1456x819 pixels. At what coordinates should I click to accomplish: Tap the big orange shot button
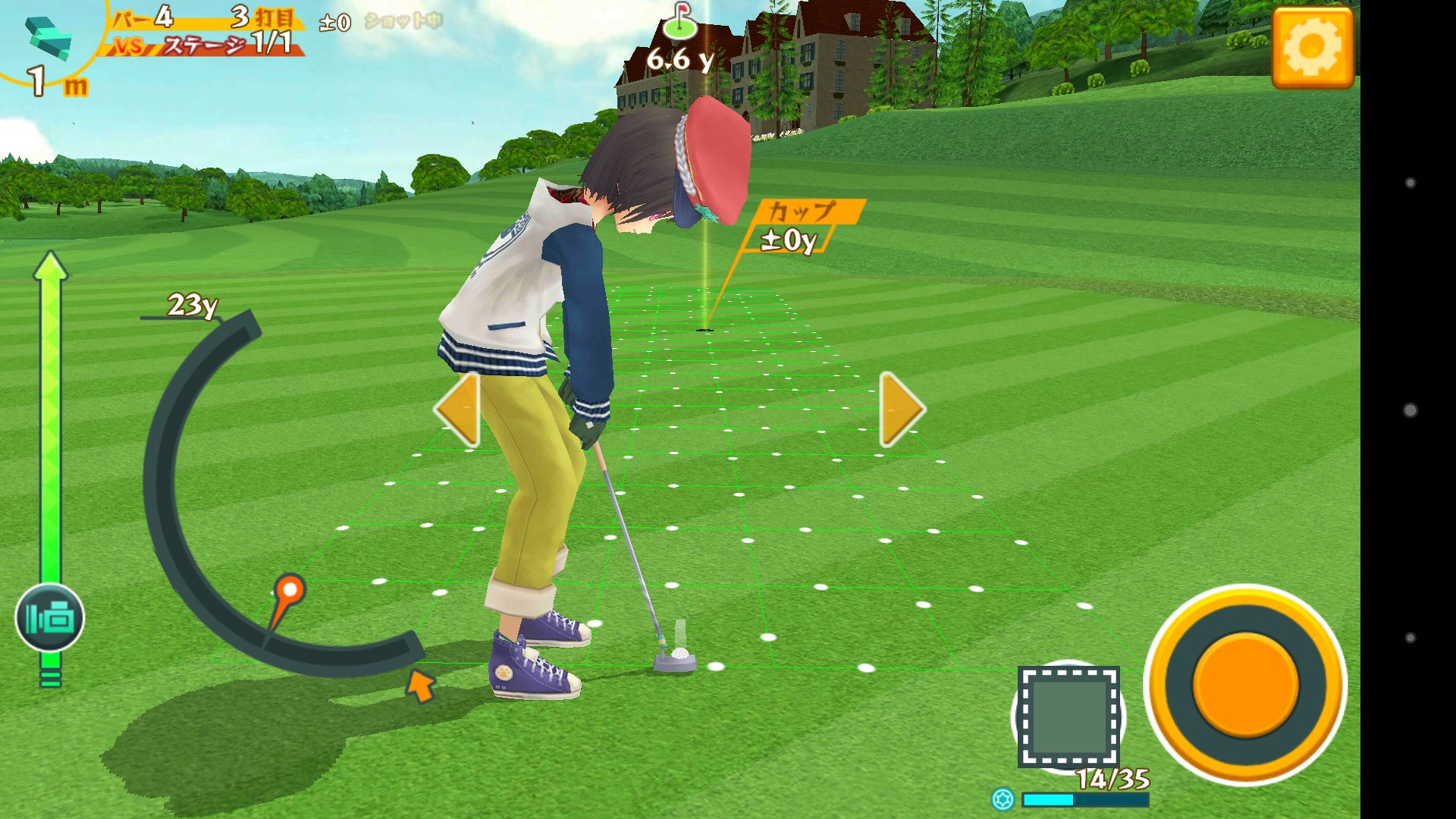(x=1245, y=685)
